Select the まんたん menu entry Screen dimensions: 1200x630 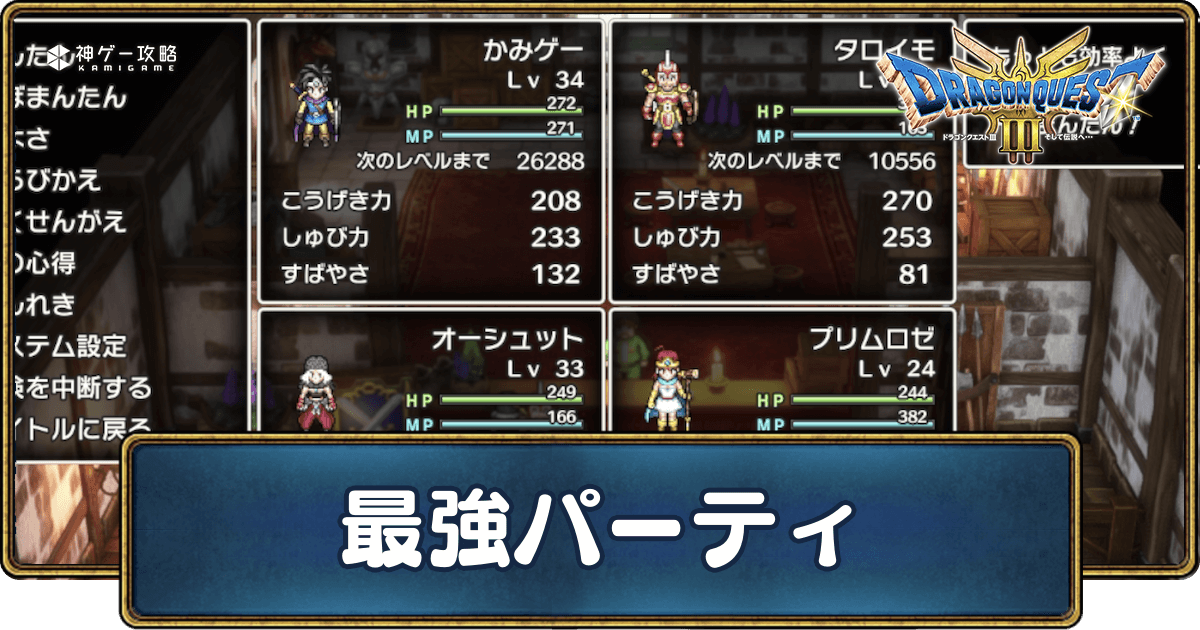[x=72, y=98]
